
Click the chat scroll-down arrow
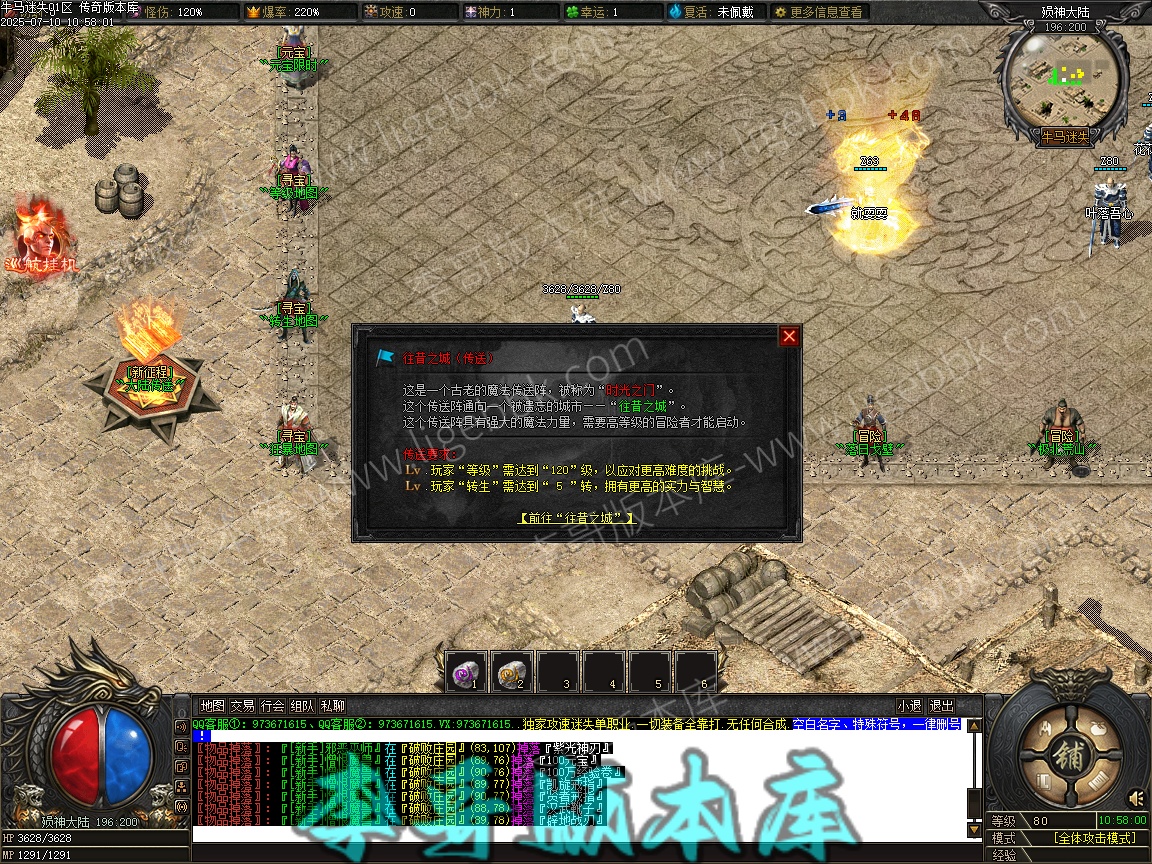[x=975, y=829]
